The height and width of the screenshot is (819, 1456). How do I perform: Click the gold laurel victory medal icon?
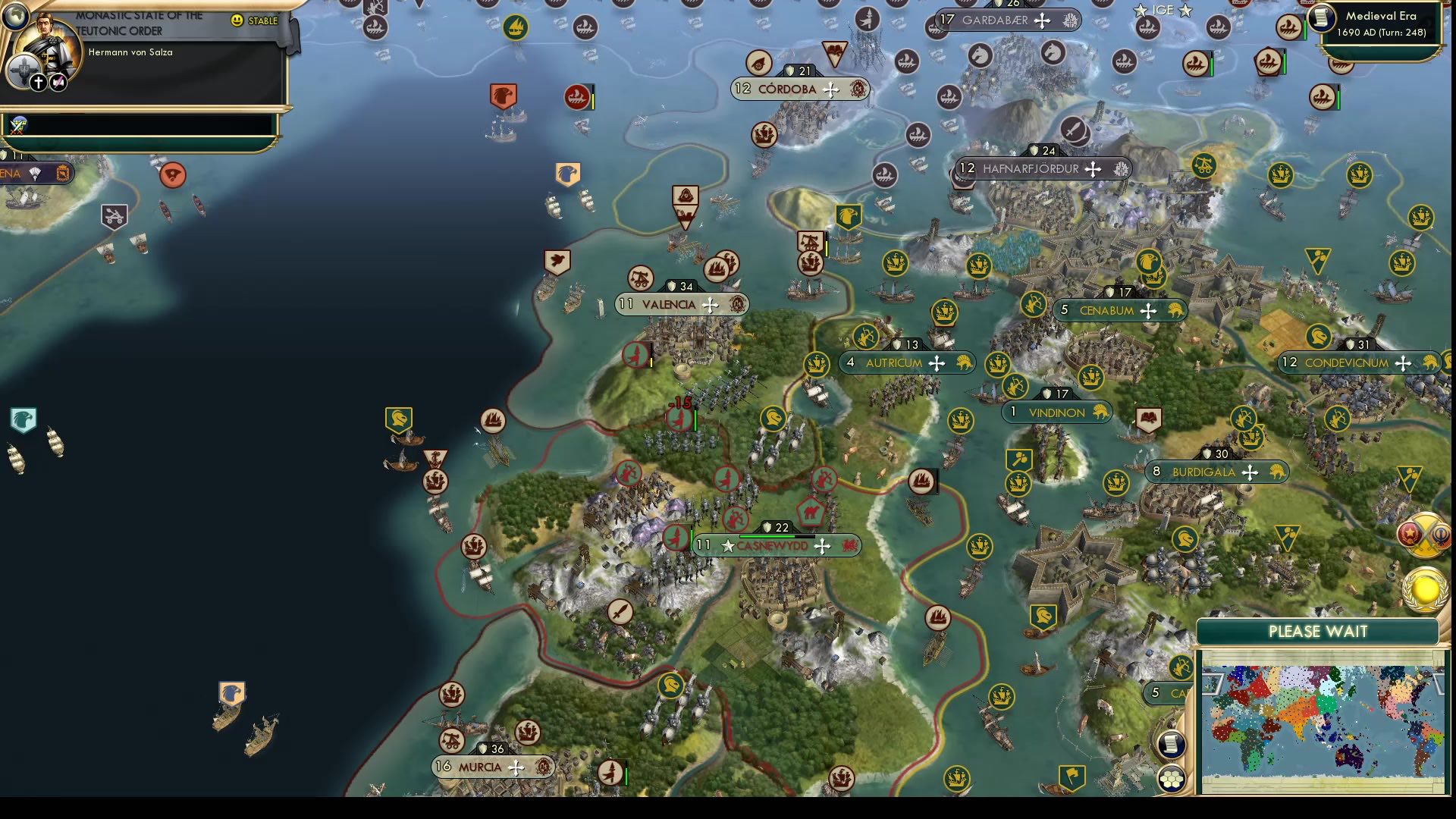click(x=1423, y=590)
